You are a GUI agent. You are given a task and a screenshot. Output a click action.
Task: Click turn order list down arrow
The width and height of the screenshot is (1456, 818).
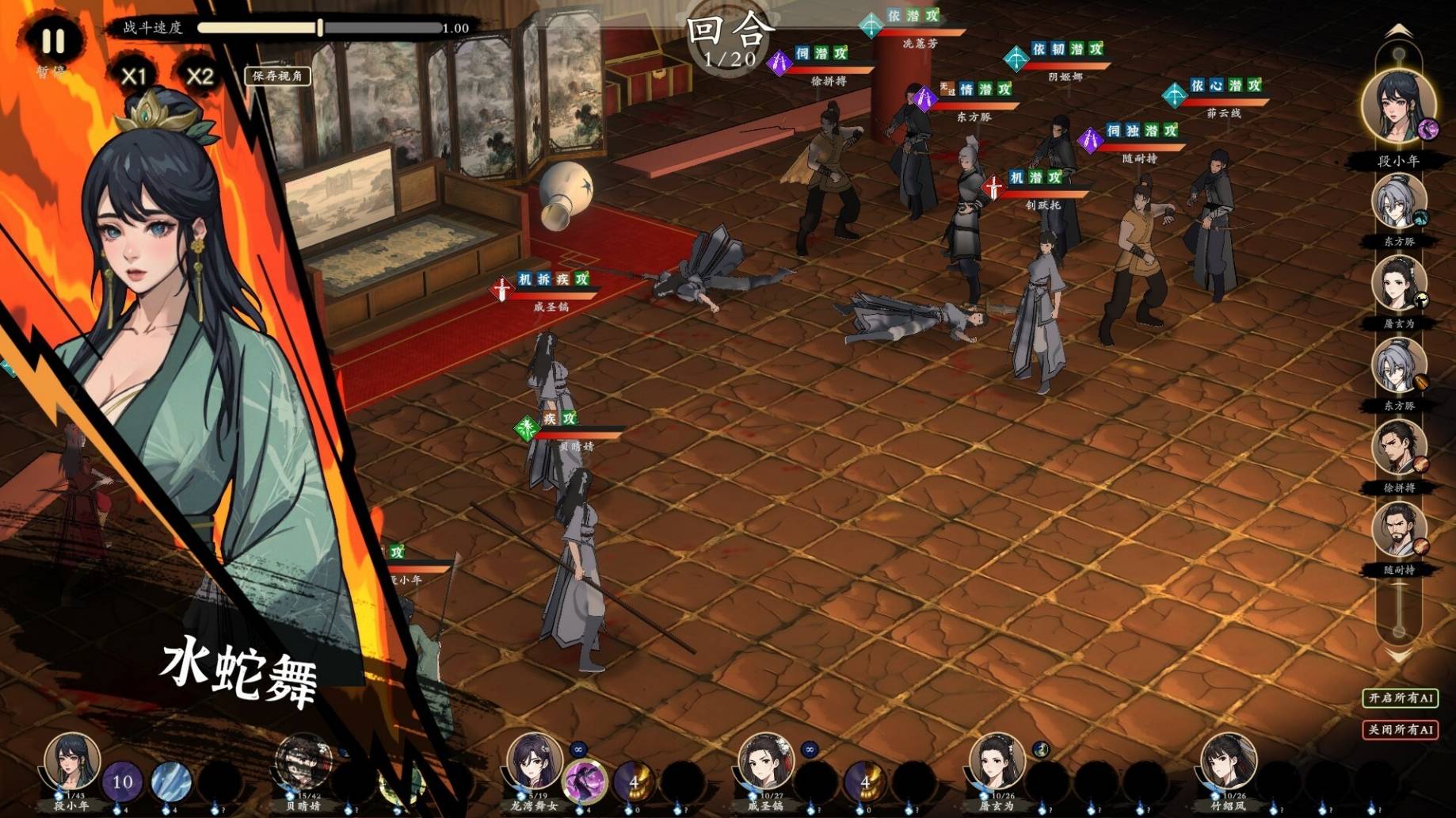1398,657
